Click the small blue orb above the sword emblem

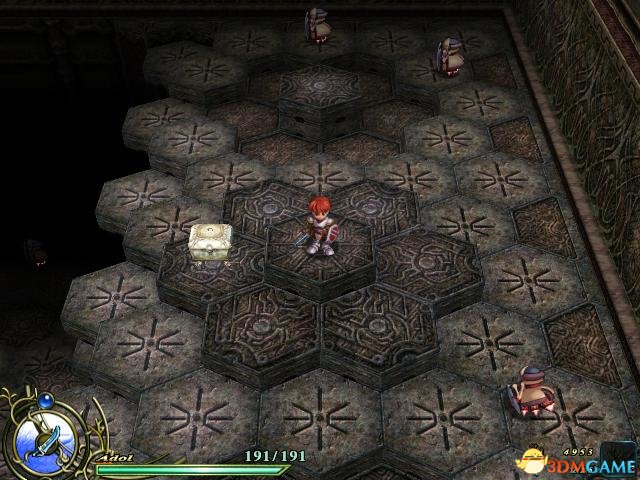click(44, 401)
